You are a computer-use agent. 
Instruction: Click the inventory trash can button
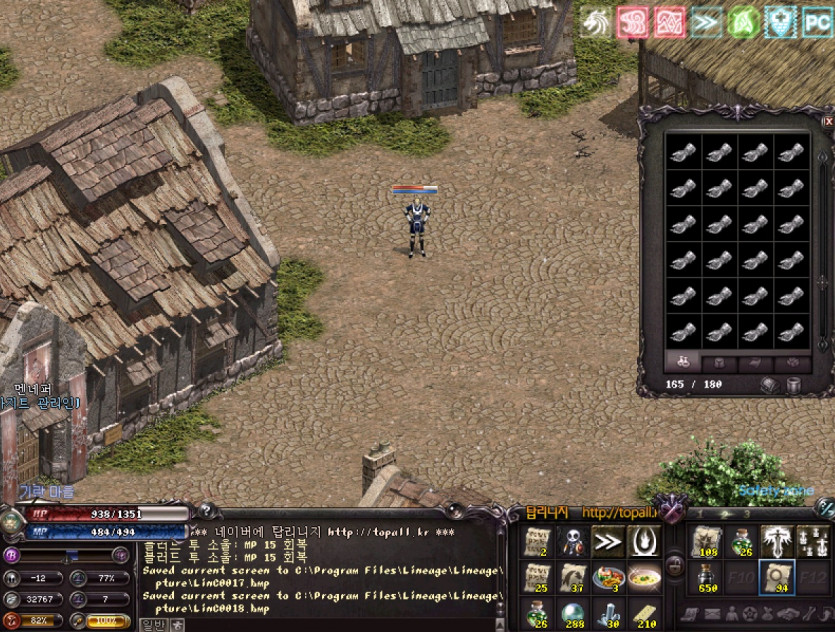(793, 385)
